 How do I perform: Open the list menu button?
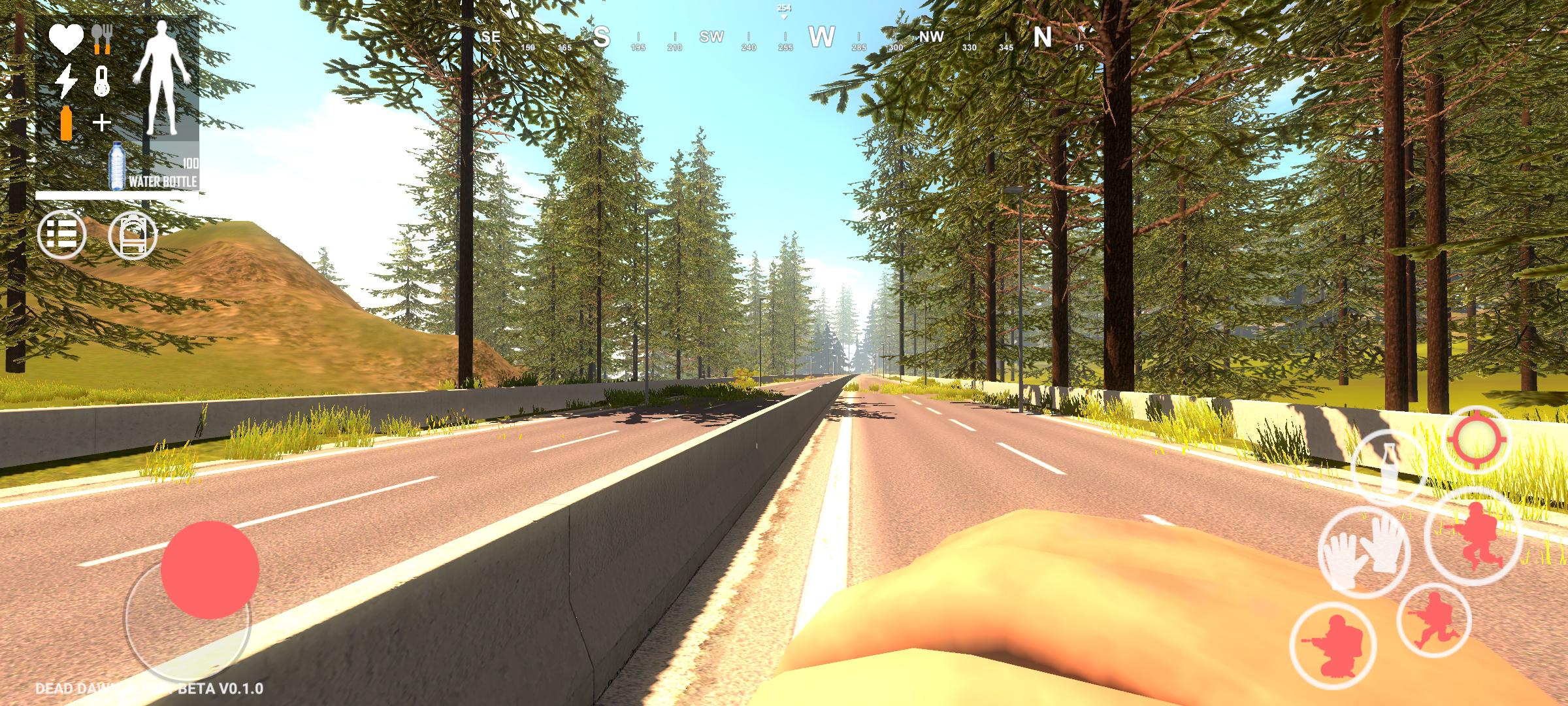62,235
